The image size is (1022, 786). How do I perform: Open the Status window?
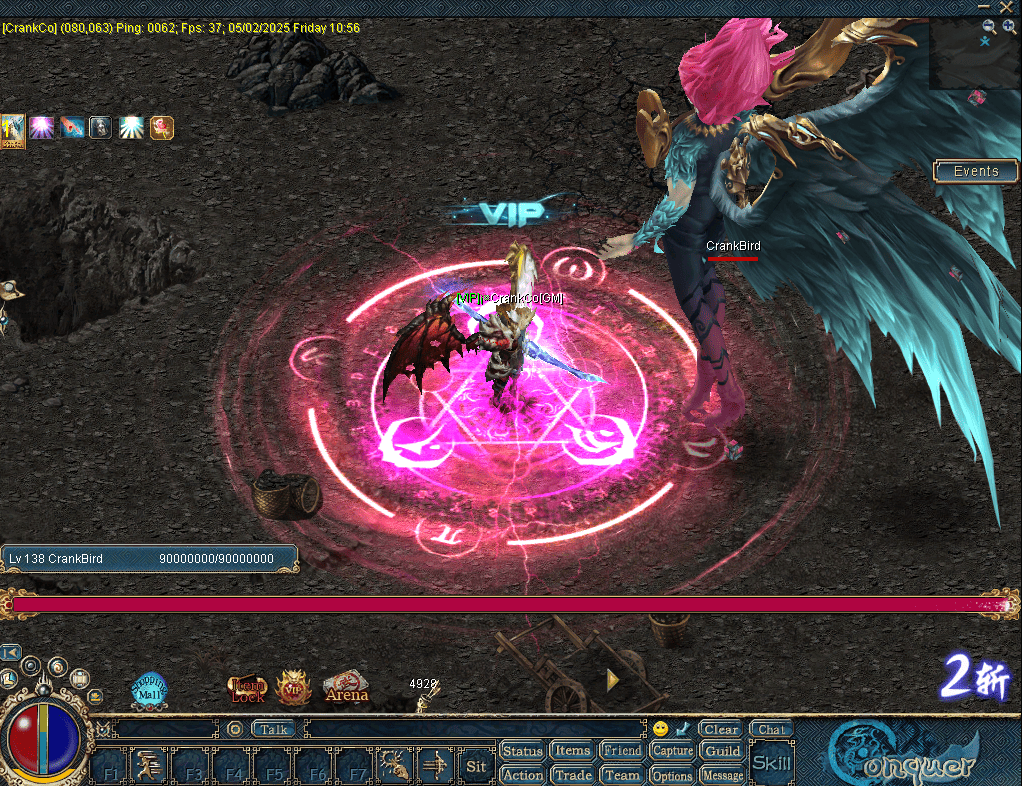pos(522,751)
